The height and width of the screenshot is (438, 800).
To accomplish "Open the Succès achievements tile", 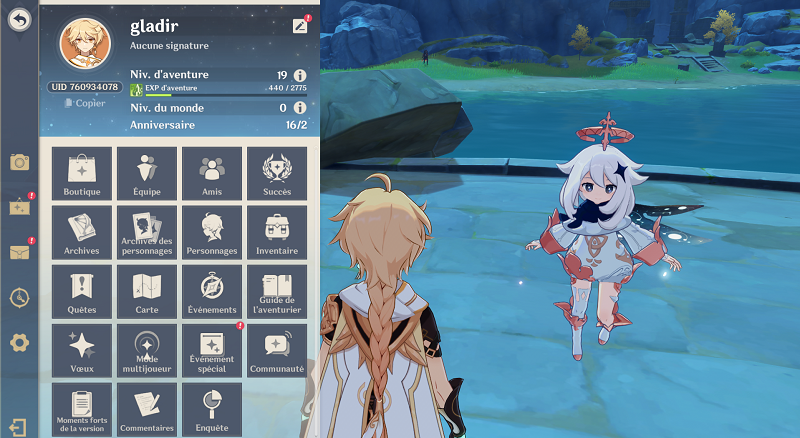I will [x=276, y=174].
